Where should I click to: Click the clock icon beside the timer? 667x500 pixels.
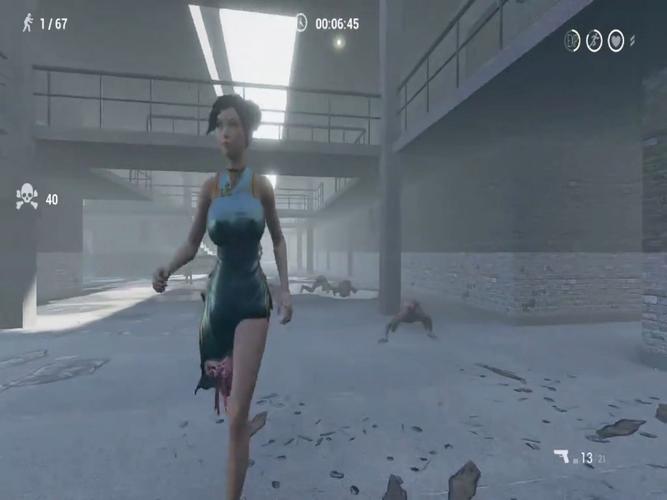[x=301, y=23]
